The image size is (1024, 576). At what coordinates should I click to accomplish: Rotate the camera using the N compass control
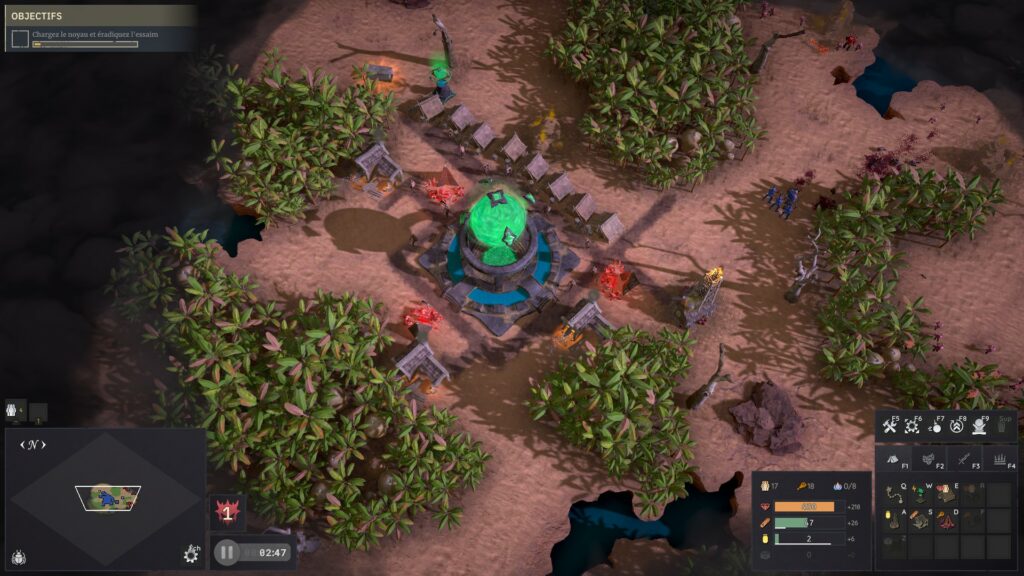(34, 444)
